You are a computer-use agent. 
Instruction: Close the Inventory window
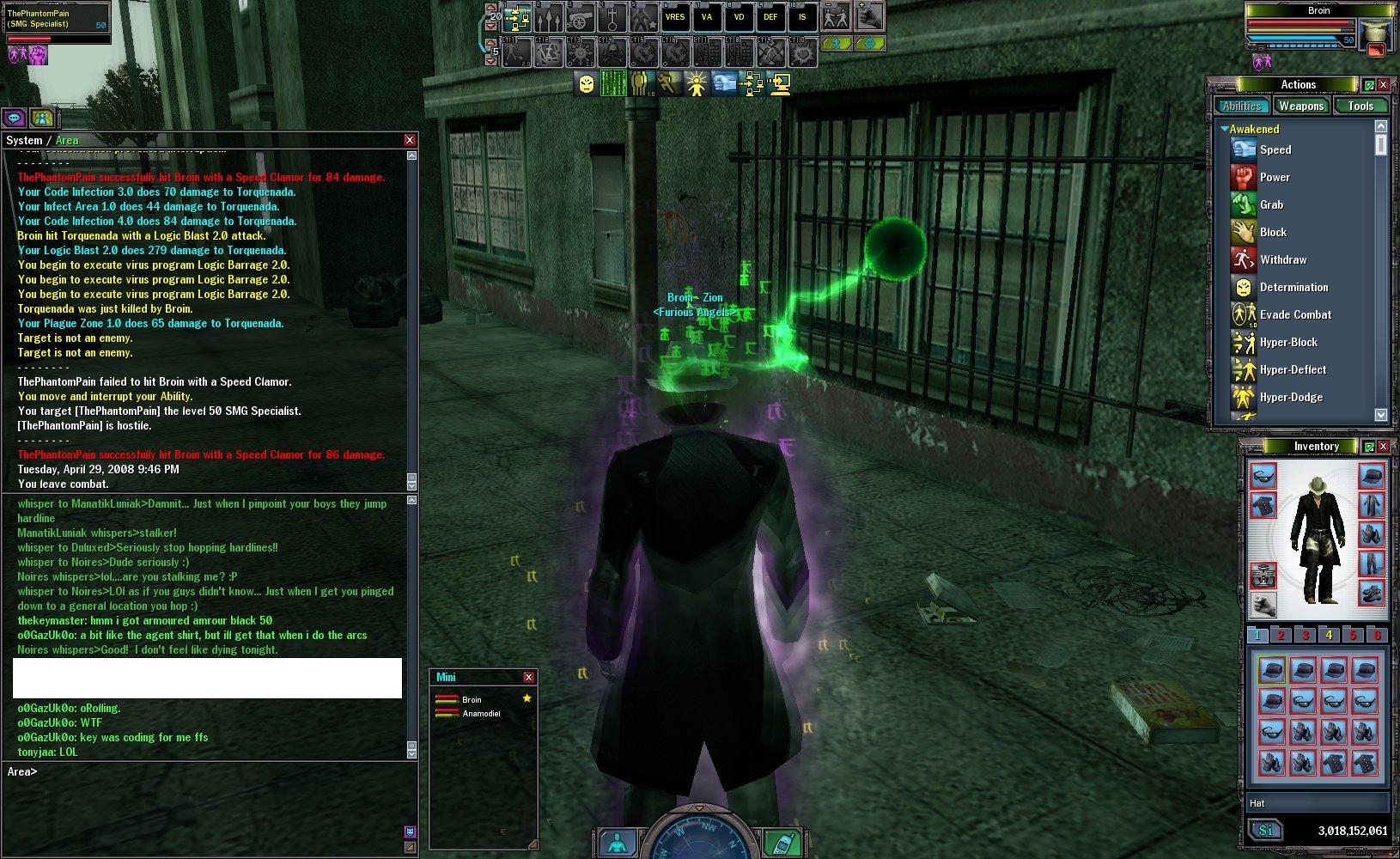(1383, 447)
